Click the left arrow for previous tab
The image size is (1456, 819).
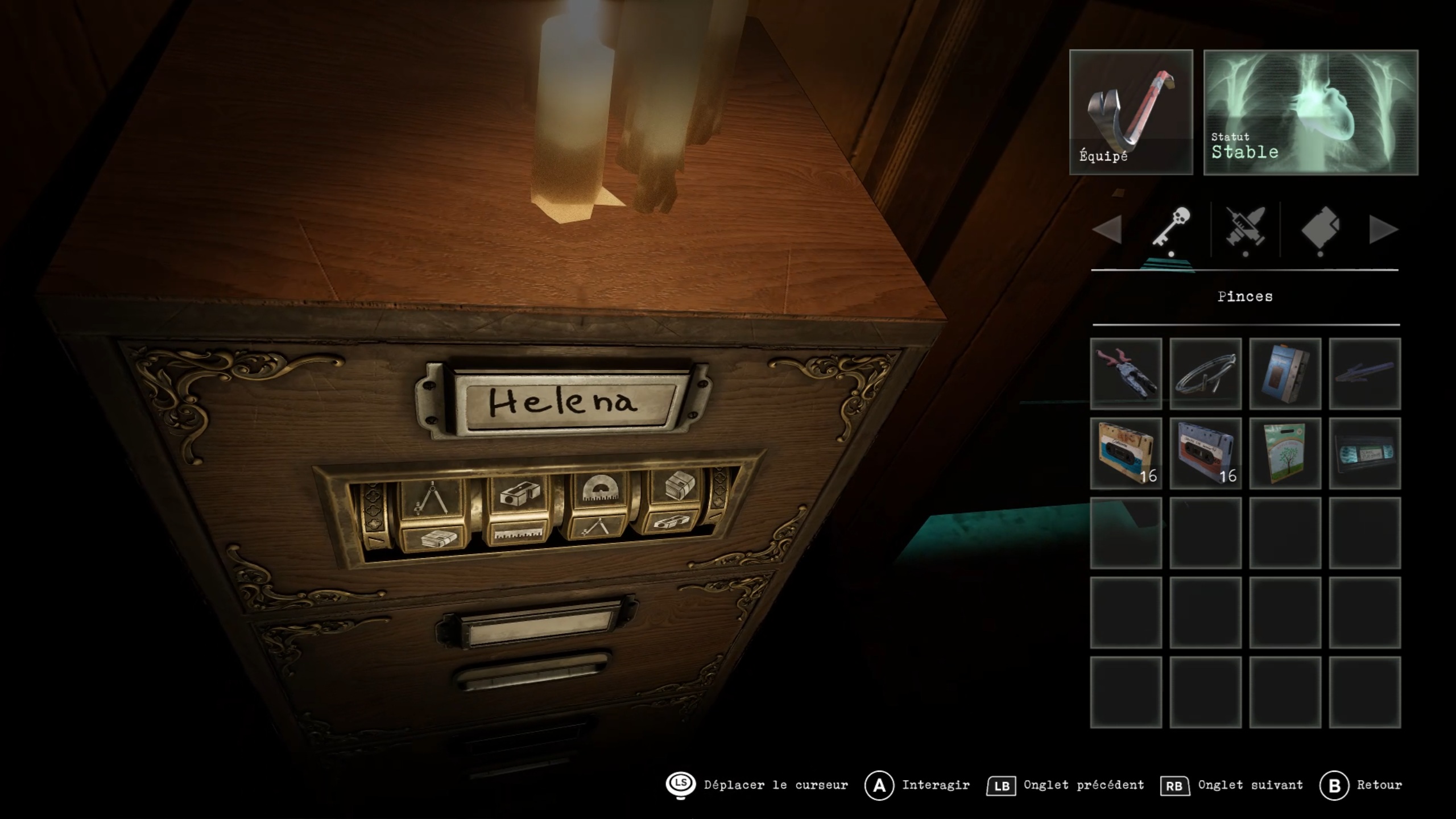(1107, 230)
